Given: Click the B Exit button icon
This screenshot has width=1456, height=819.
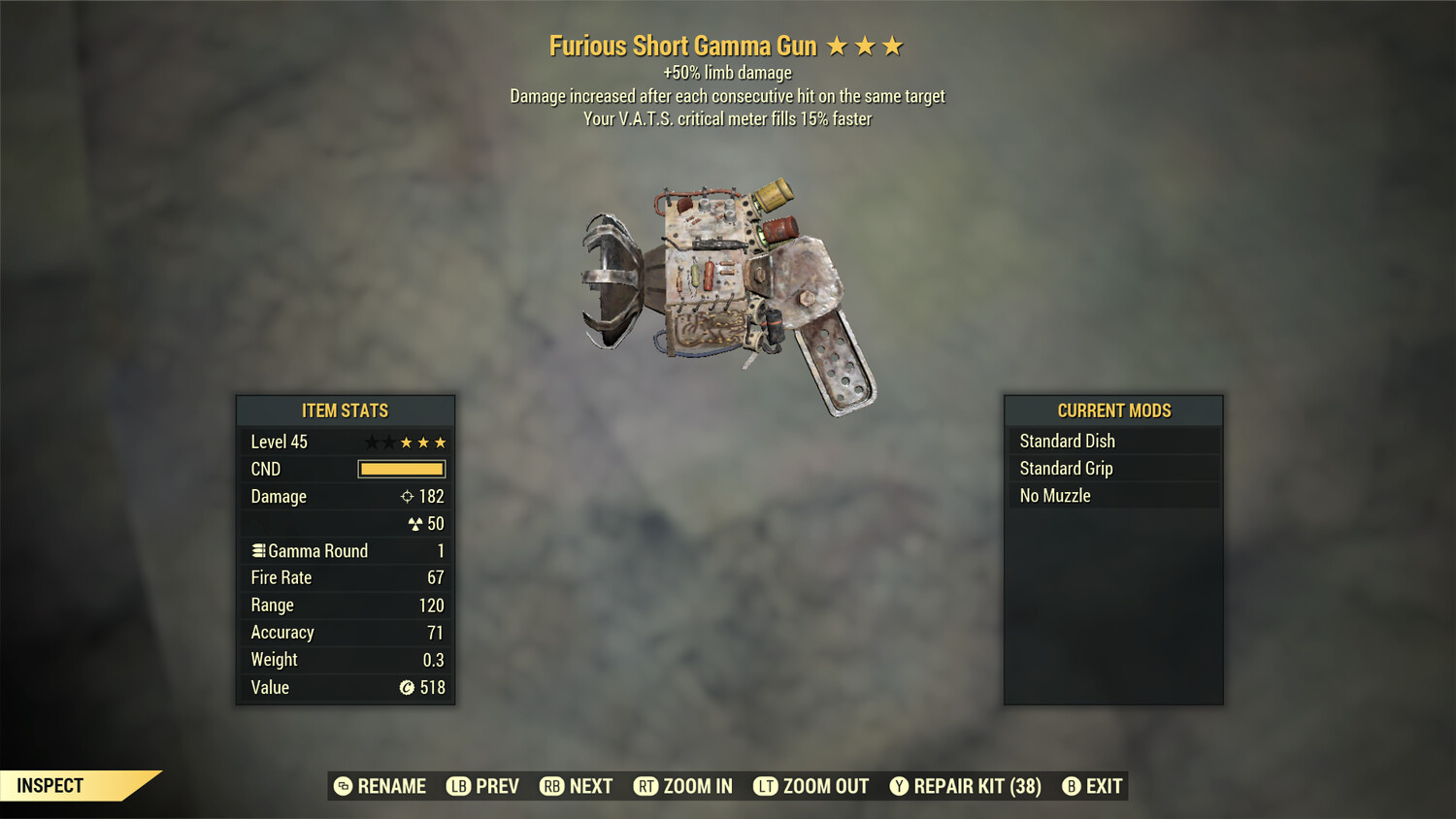Looking at the screenshot, I should [x=1072, y=786].
